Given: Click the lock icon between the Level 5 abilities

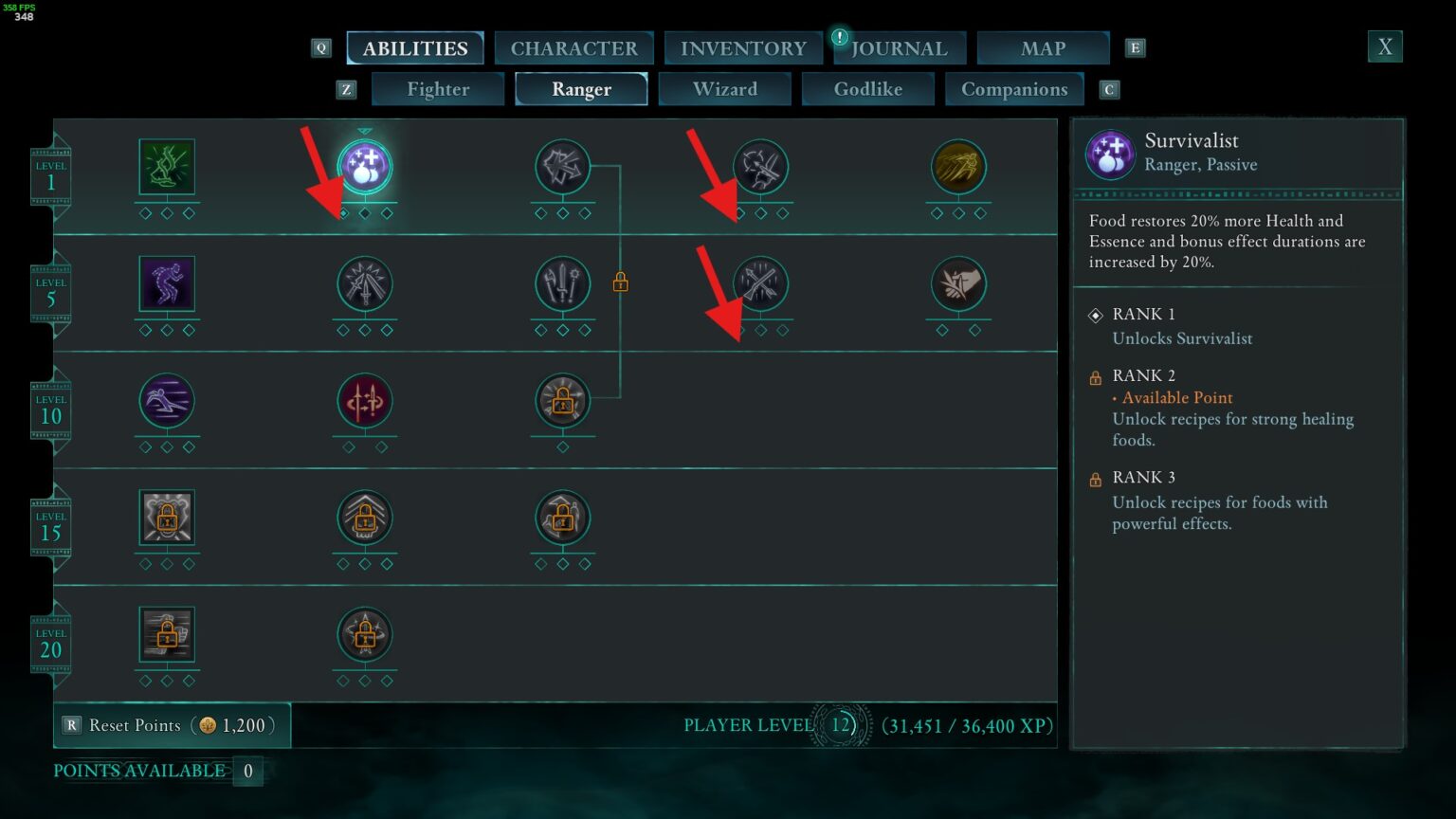Looking at the screenshot, I should [622, 282].
